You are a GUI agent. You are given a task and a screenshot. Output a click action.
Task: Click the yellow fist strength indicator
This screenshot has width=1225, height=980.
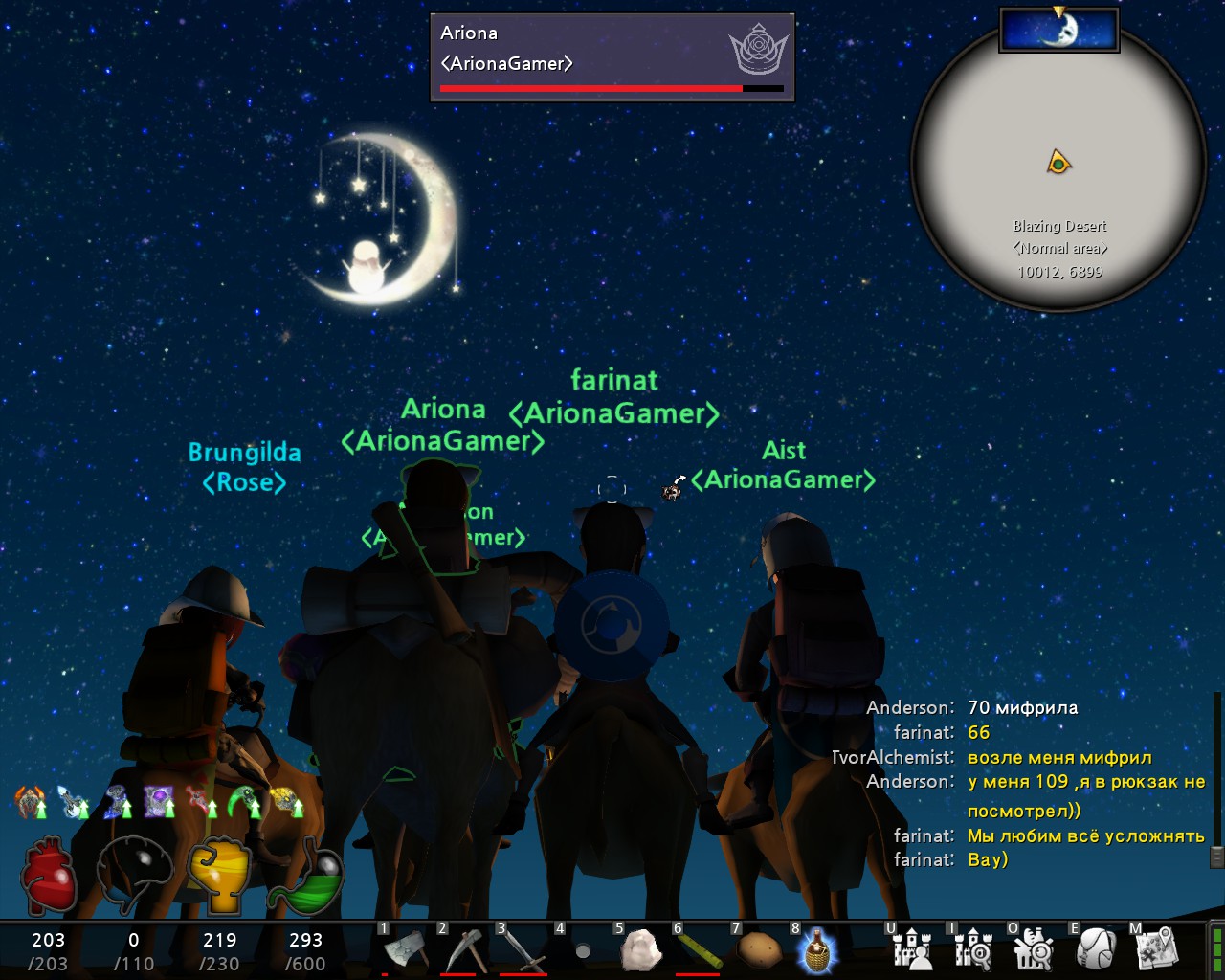[x=220, y=873]
